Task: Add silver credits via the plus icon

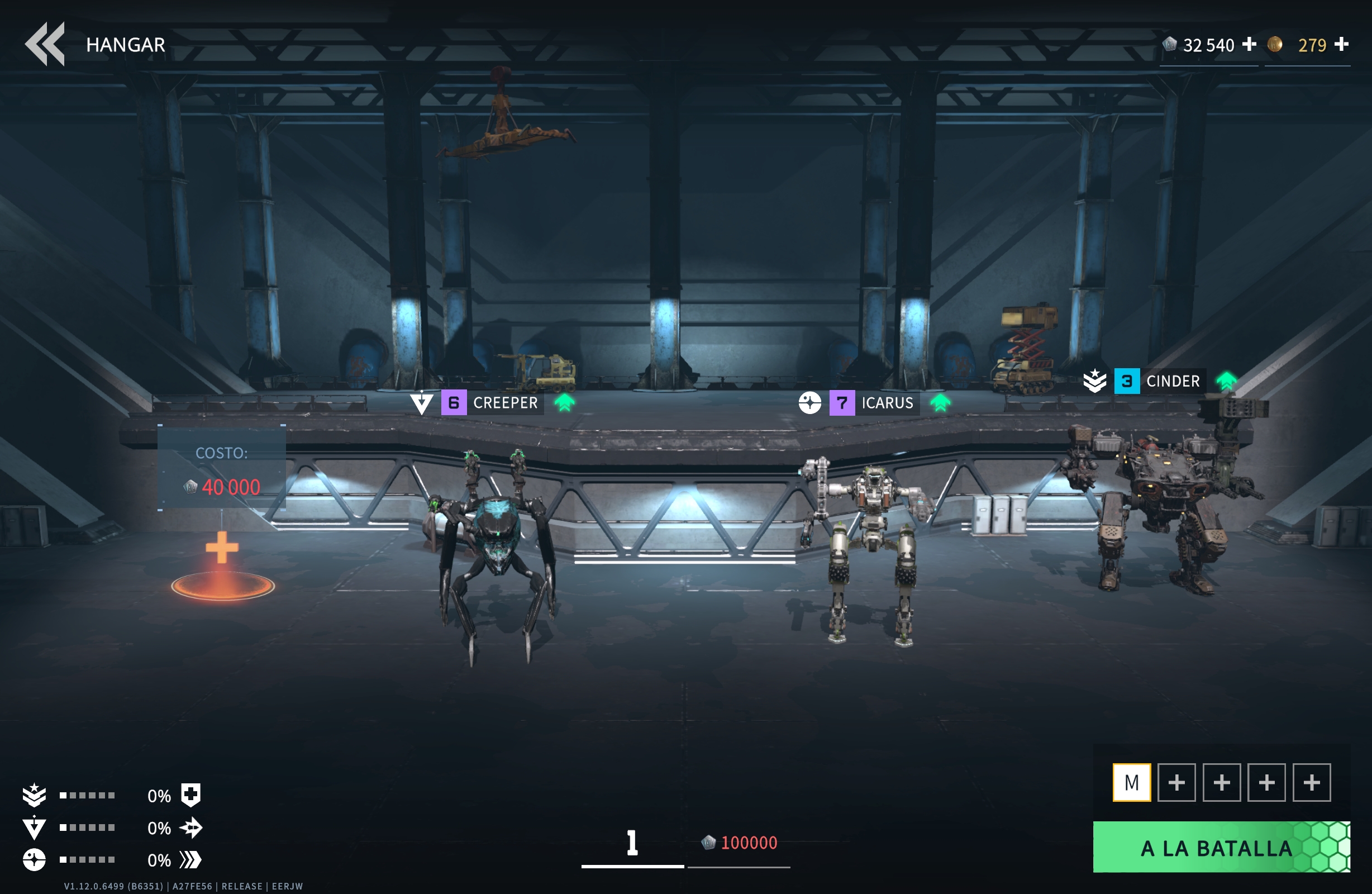Action: point(1249,44)
